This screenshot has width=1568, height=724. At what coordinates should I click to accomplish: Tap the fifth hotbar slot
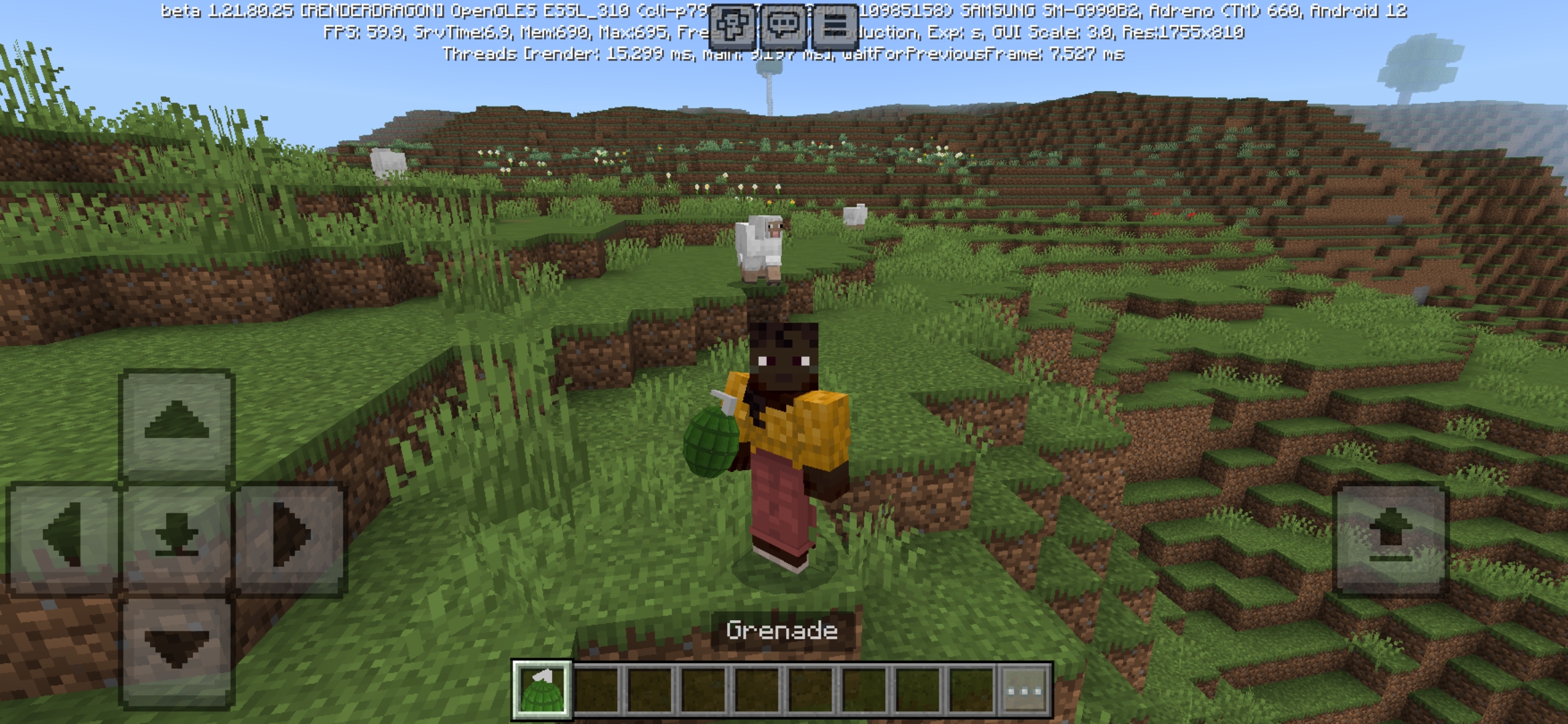pyautogui.click(x=757, y=688)
